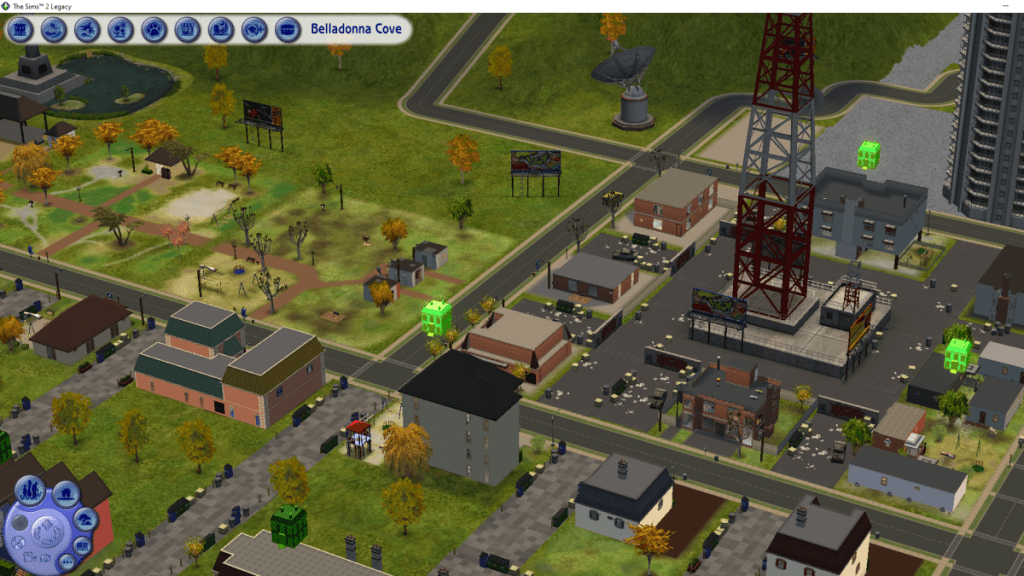Open the neighborhood story book button
The height and width of the screenshot is (576, 1024).
pos(84,546)
